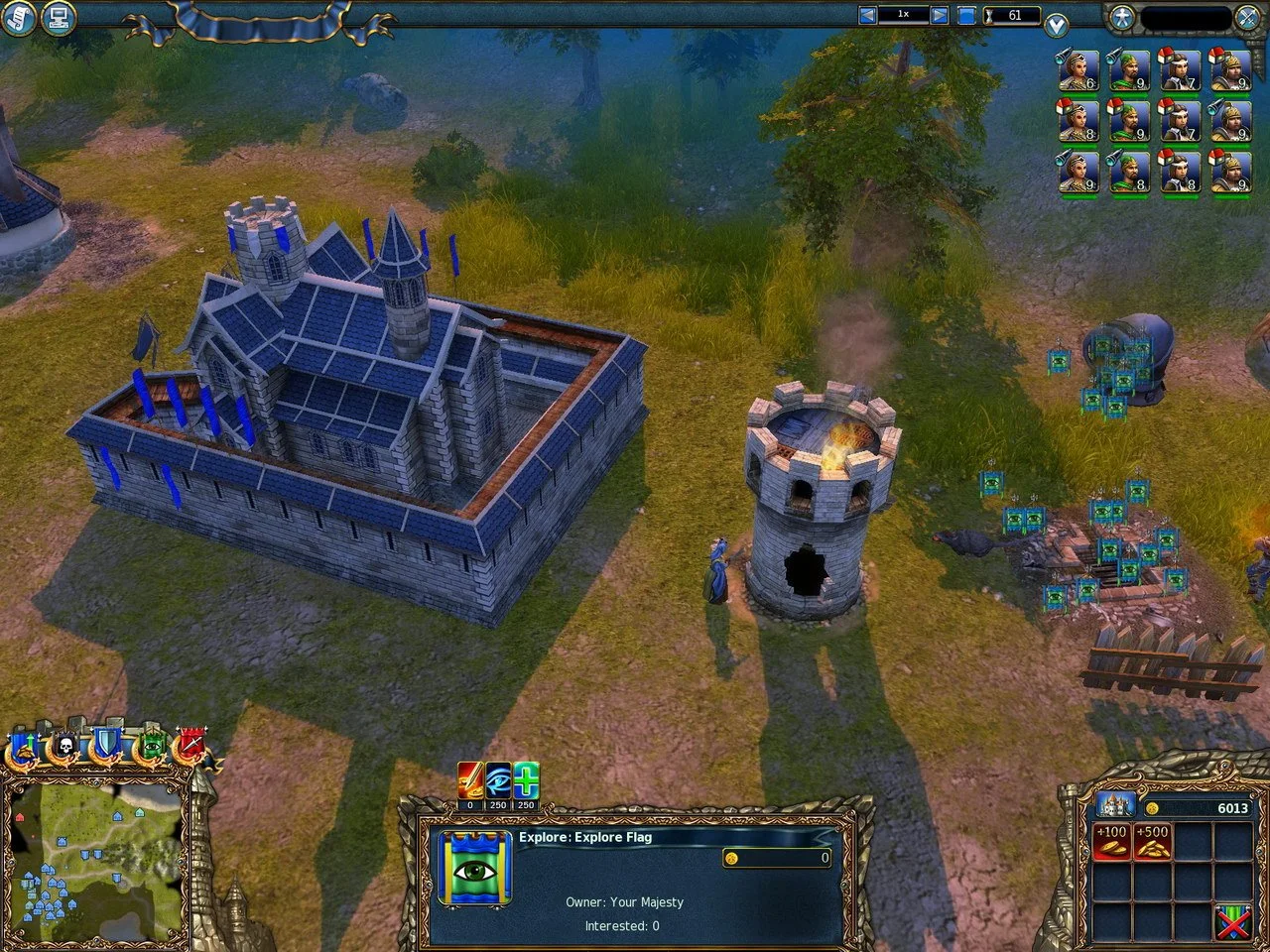Image resolution: width=1270 pixels, height=952 pixels.
Task: Decrease game speed with the left arrow
Action: pos(867,14)
